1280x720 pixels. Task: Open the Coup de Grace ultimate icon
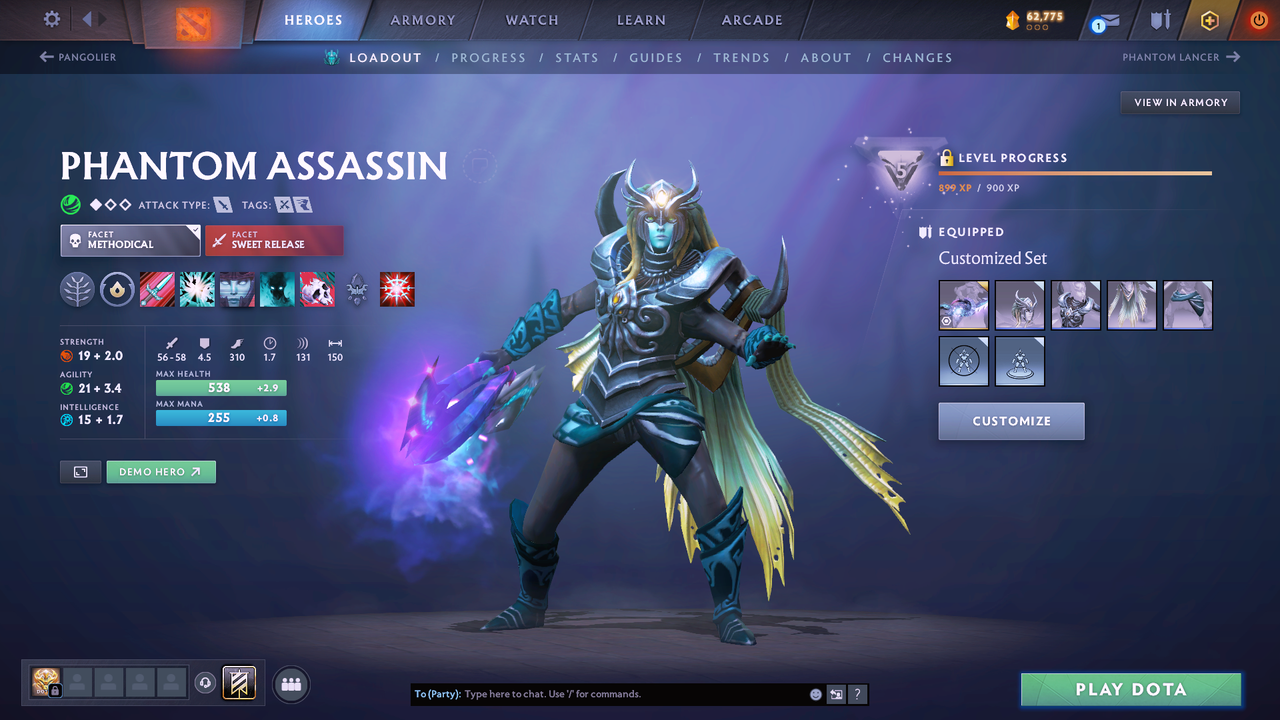[x=317, y=289]
